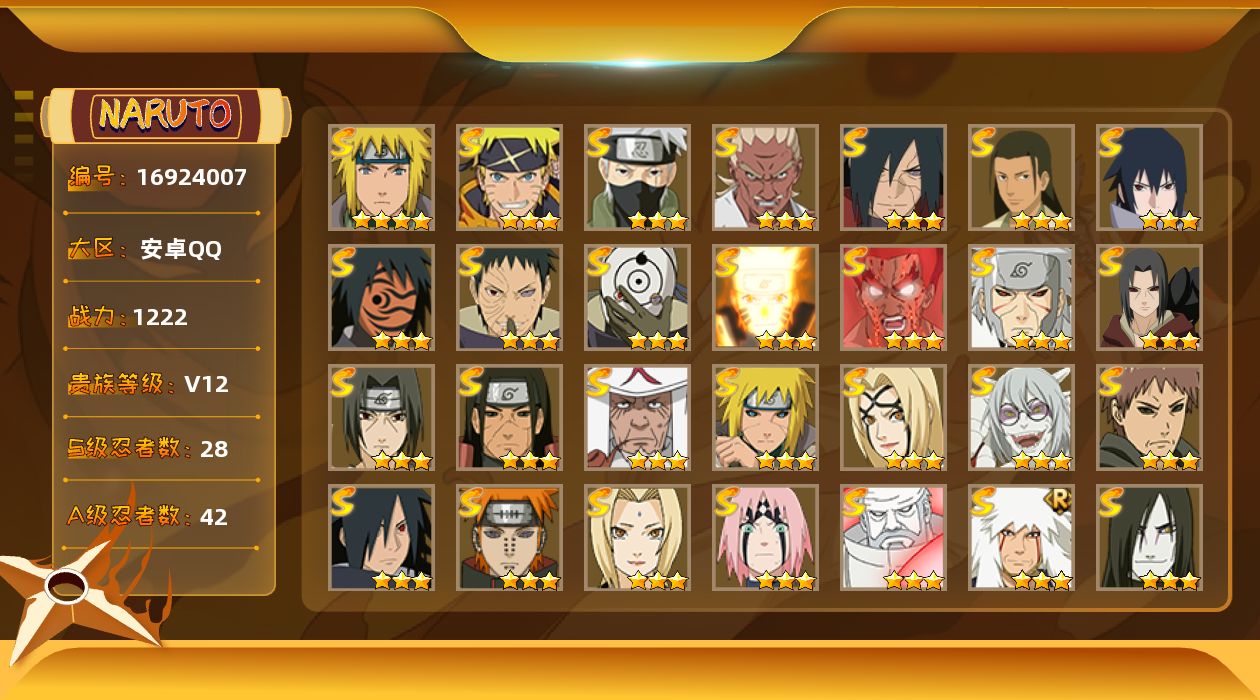Select white-masked Obito covering face with hand
1260x700 pixels.
(x=637, y=298)
